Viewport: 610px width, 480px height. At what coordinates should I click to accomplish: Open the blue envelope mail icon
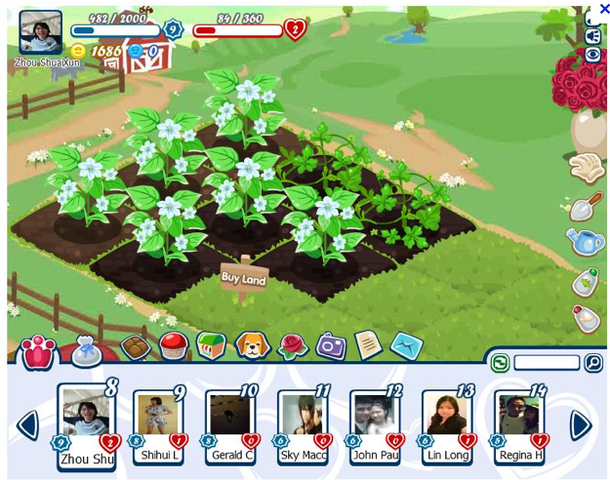[405, 346]
